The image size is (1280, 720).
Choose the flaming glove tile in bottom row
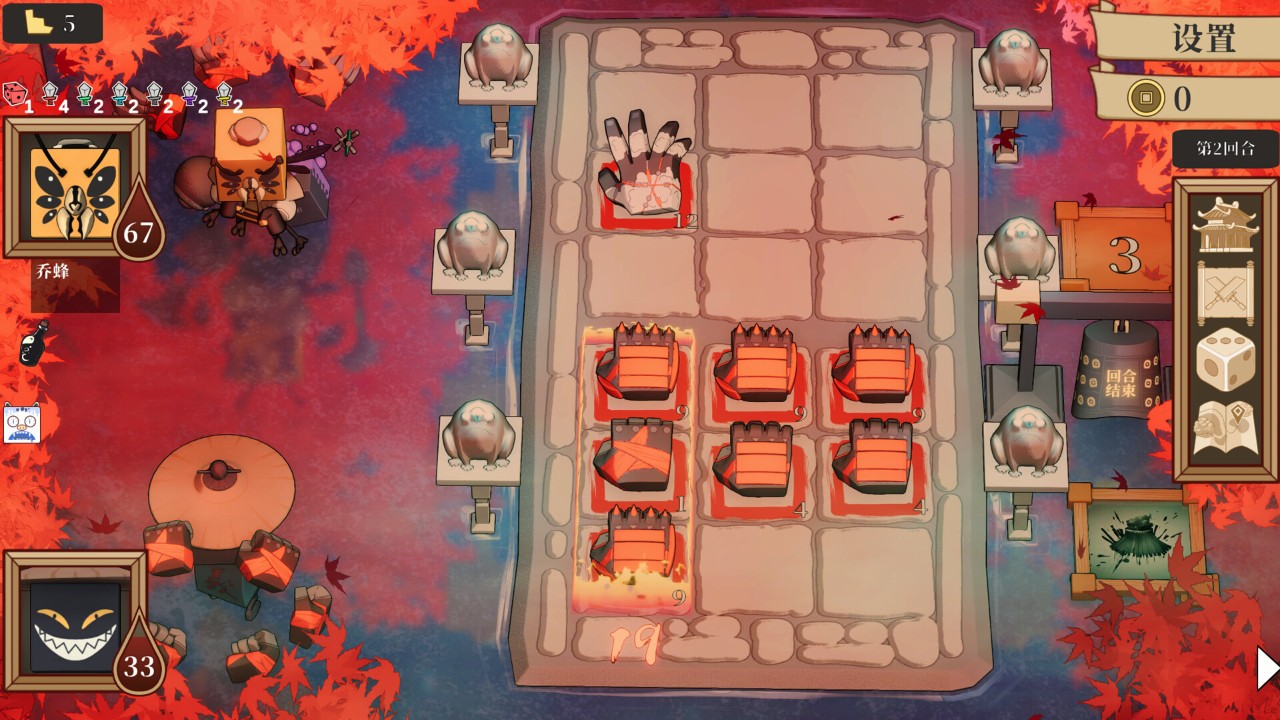(636, 555)
